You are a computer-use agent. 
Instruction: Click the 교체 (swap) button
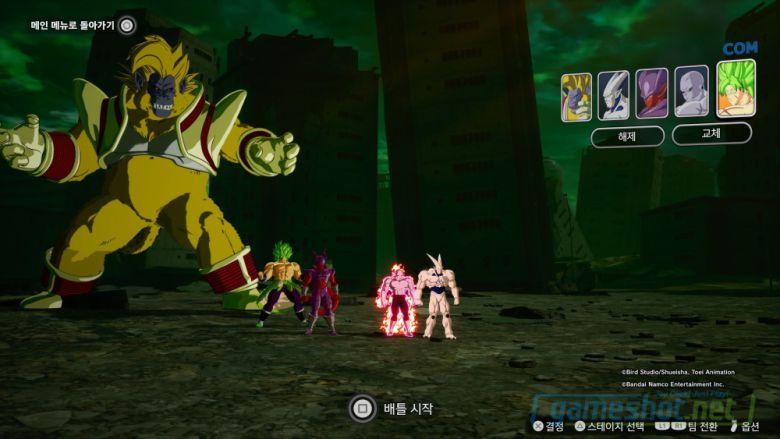click(x=711, y=134)
